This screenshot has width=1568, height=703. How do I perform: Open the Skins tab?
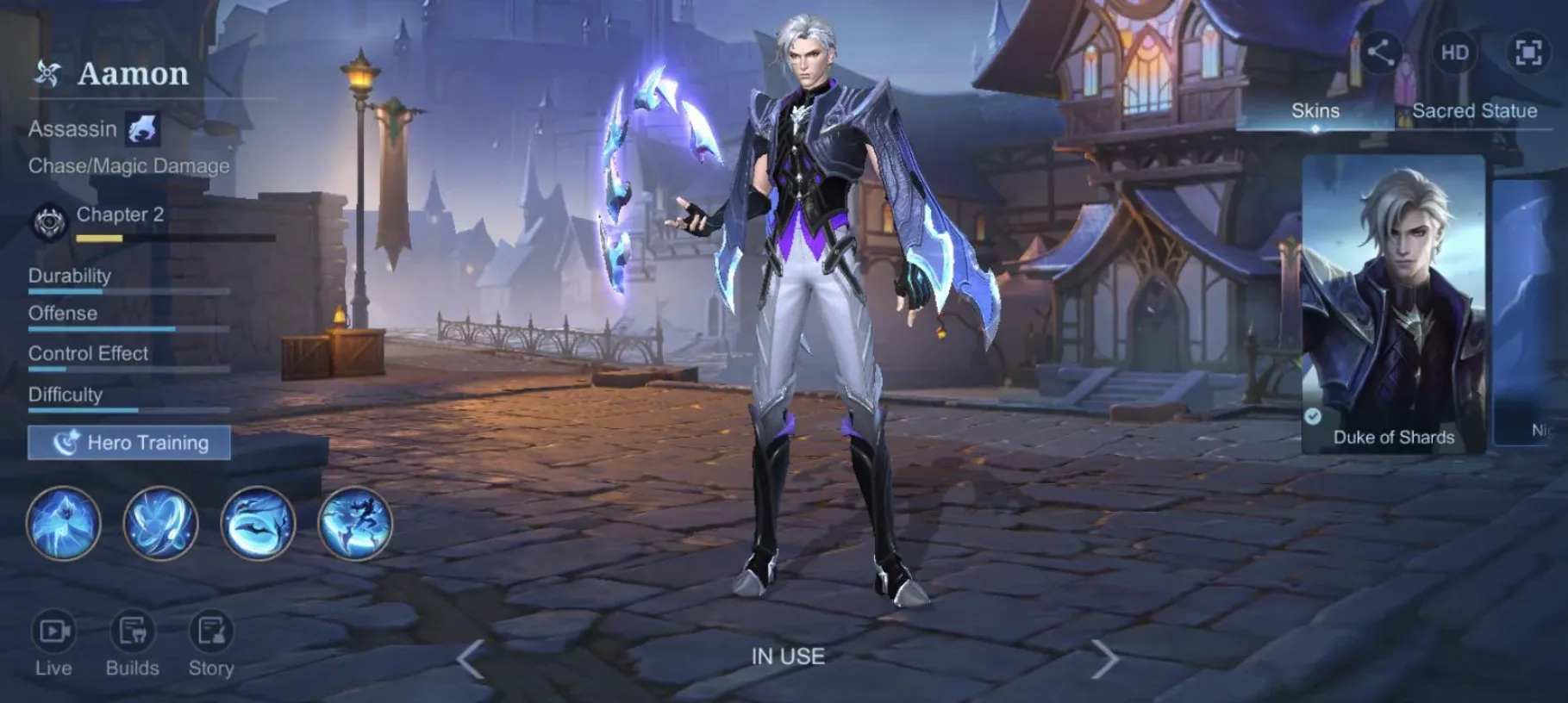1315,110
